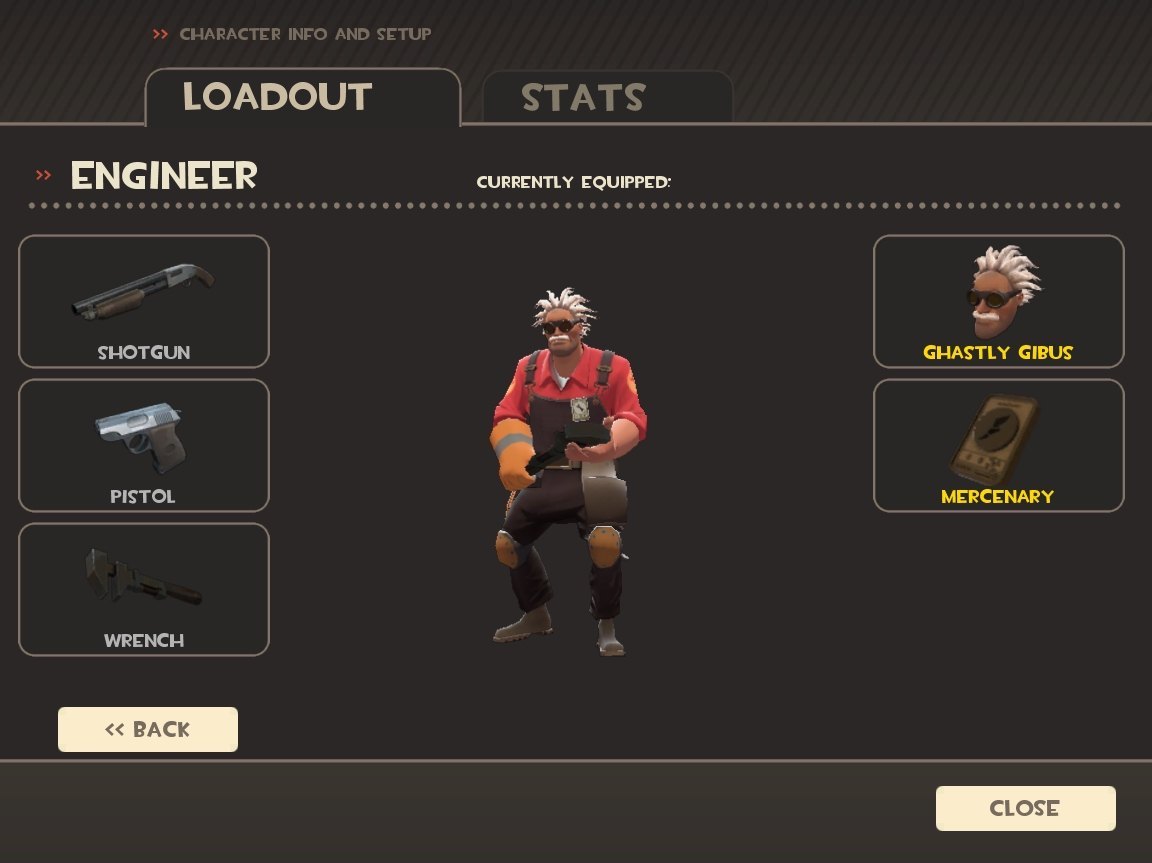Go back with the Back button

[x=148, y=729]
